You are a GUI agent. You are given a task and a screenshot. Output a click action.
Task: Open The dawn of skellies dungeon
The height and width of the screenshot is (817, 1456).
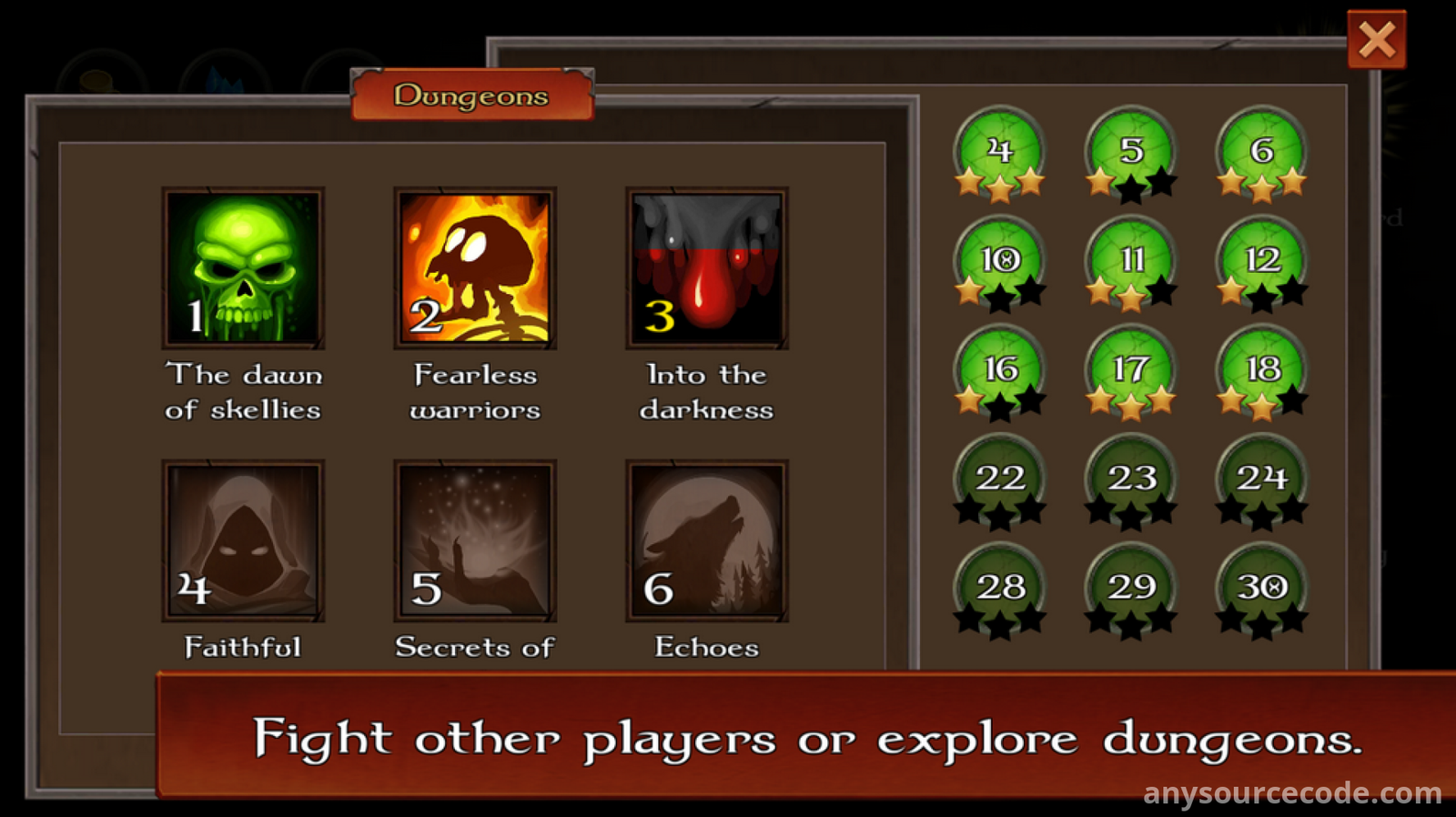(x=243, y=268)
